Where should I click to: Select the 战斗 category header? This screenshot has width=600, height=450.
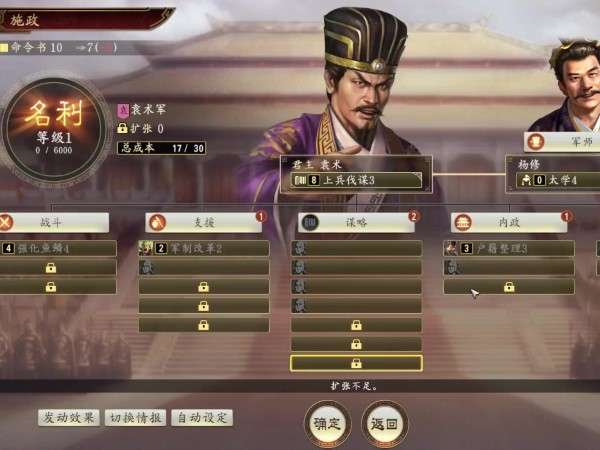[x=55, y=223]
